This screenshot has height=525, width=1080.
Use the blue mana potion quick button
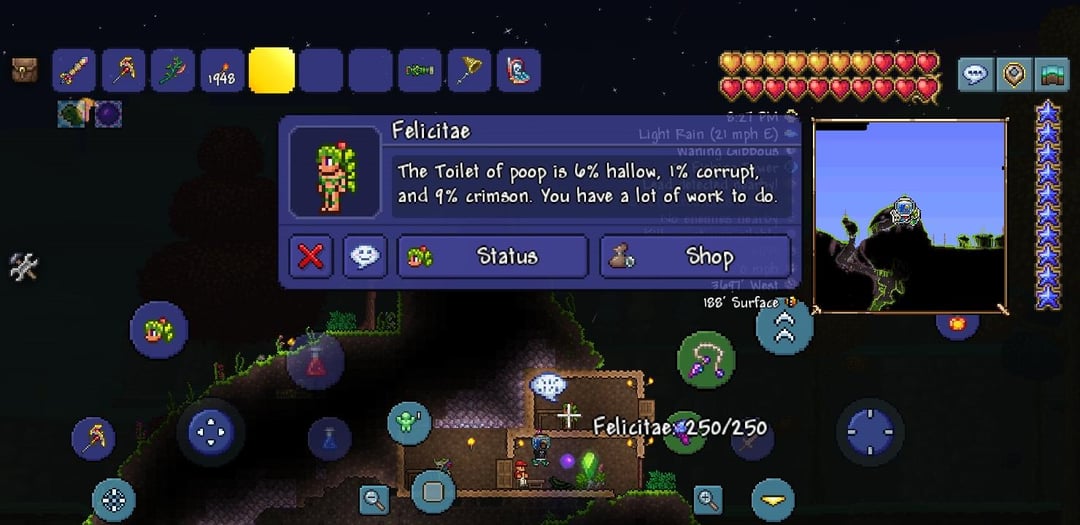(x=329, y=437)
